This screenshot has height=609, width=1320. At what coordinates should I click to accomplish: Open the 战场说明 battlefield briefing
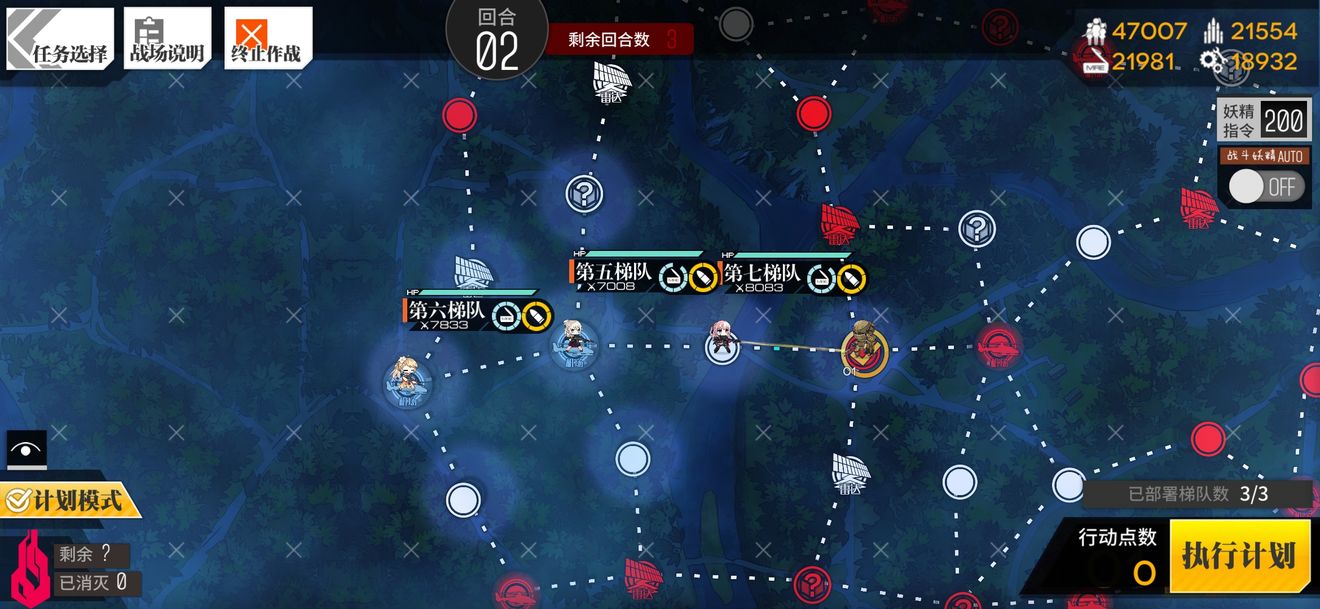167,40
